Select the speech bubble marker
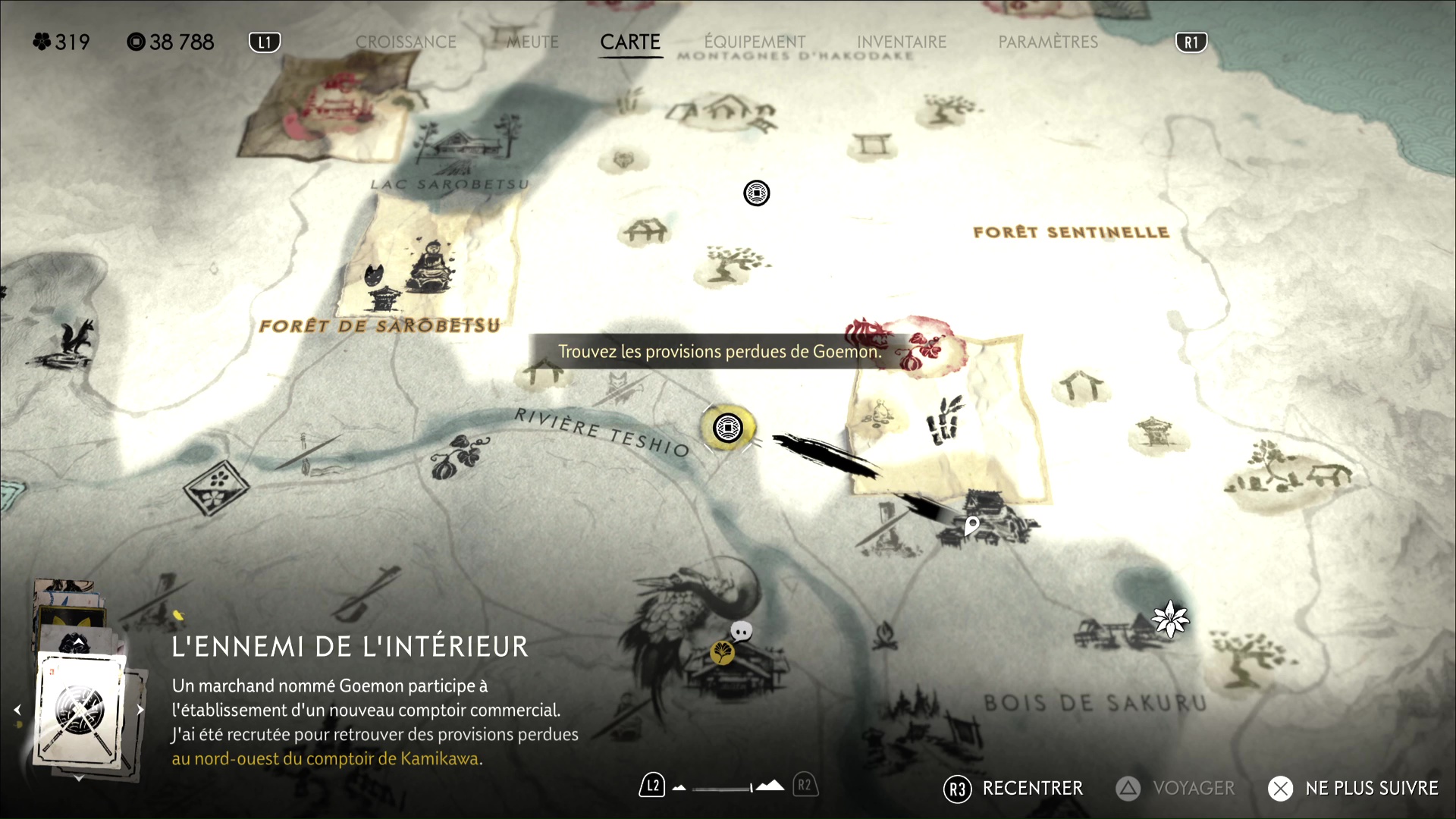 tap(742, 631)
